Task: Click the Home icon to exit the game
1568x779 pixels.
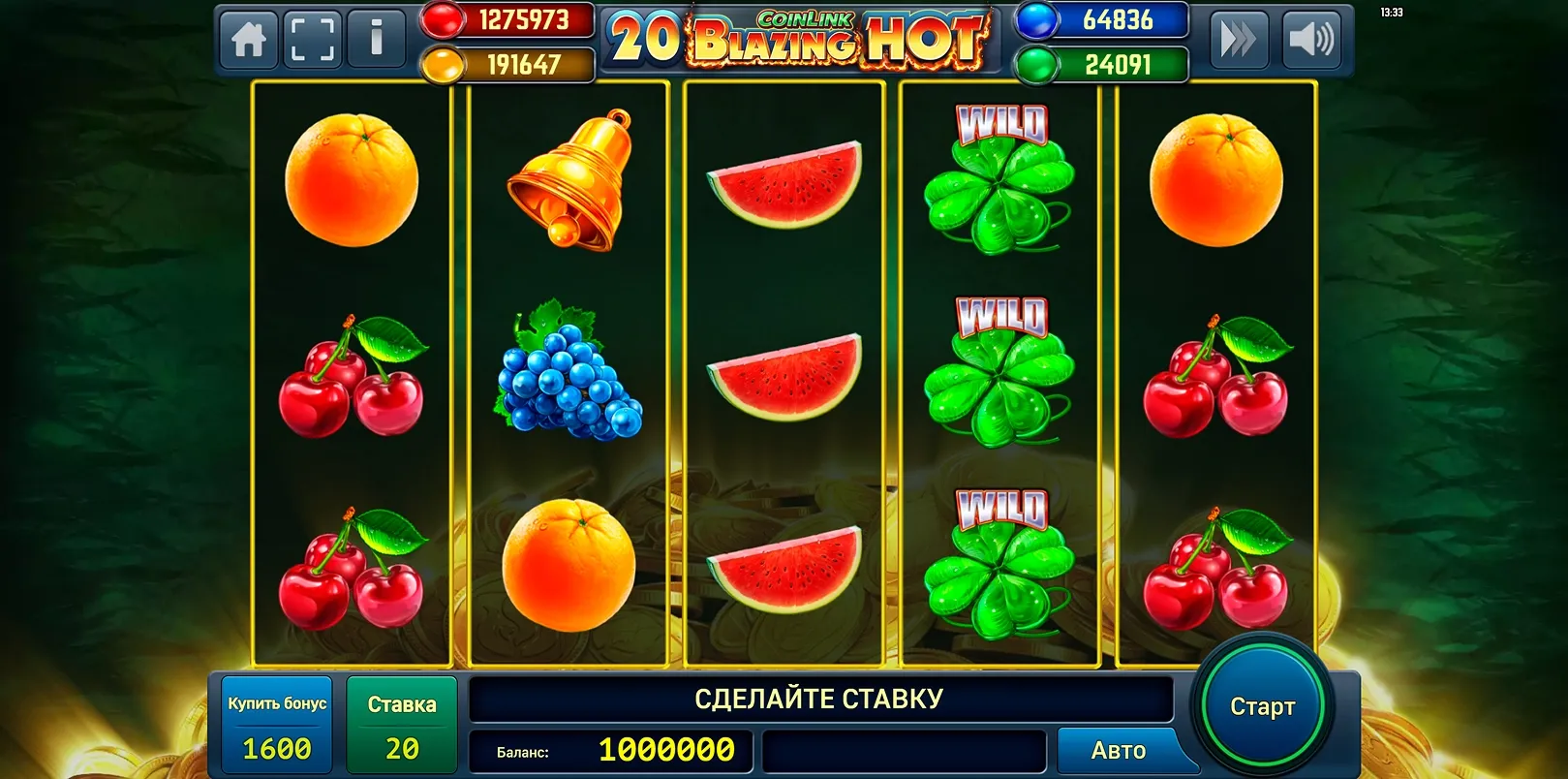Action: point(248,41)
